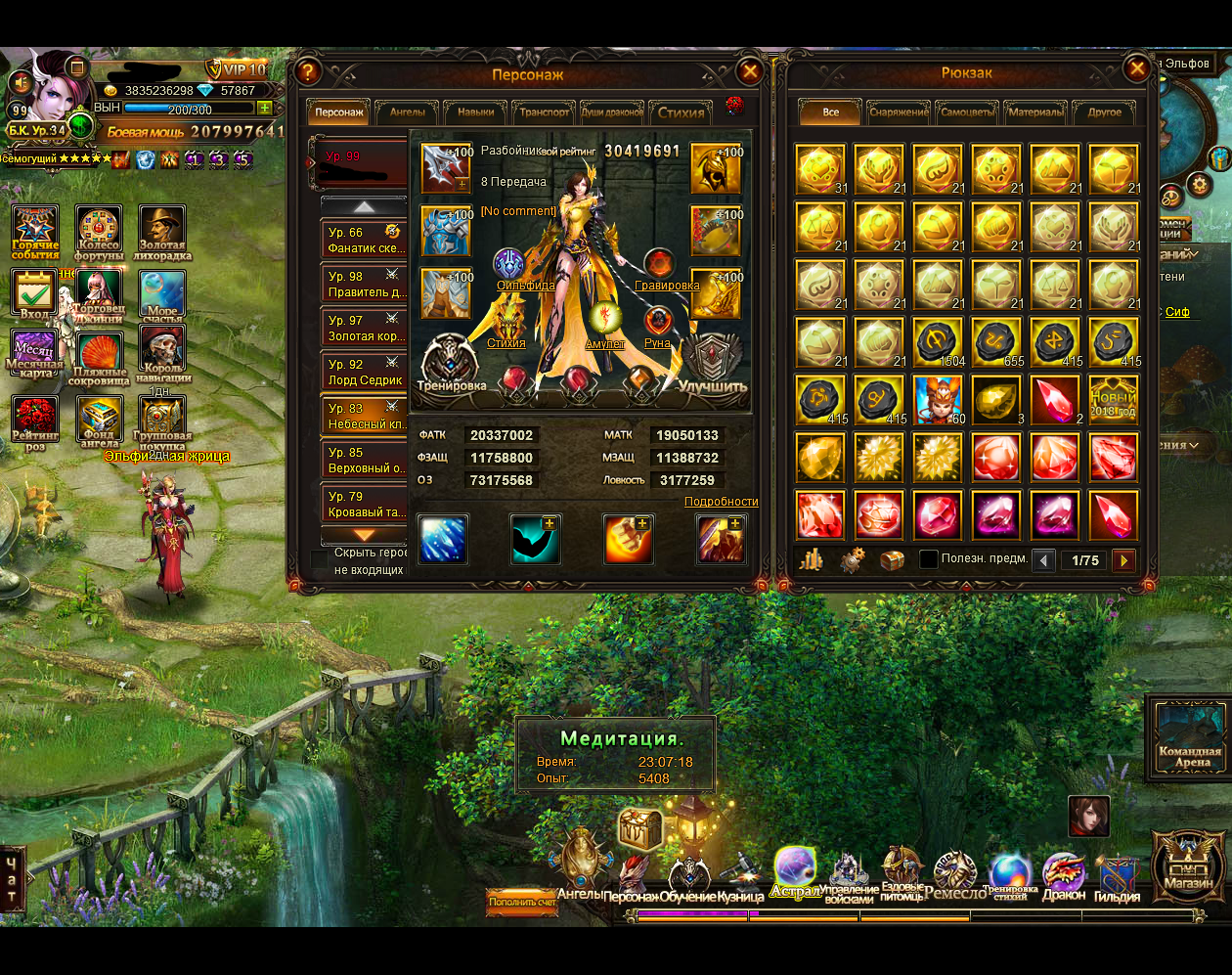The image size is (1232, 975).
Task: Close the Персонаж window
Action: 749,71
